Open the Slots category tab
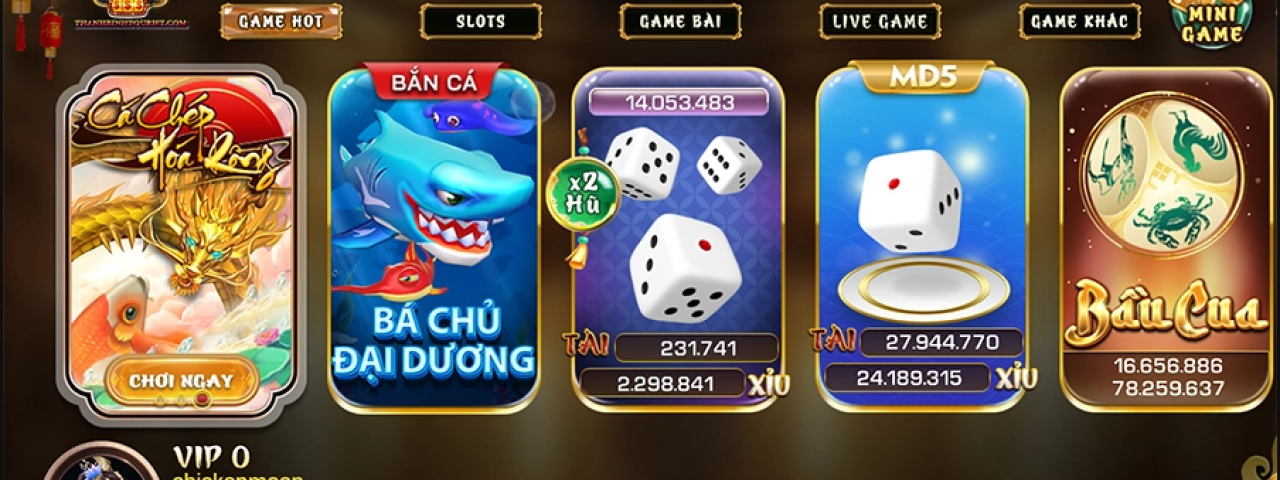 click(x=480, y=21)
